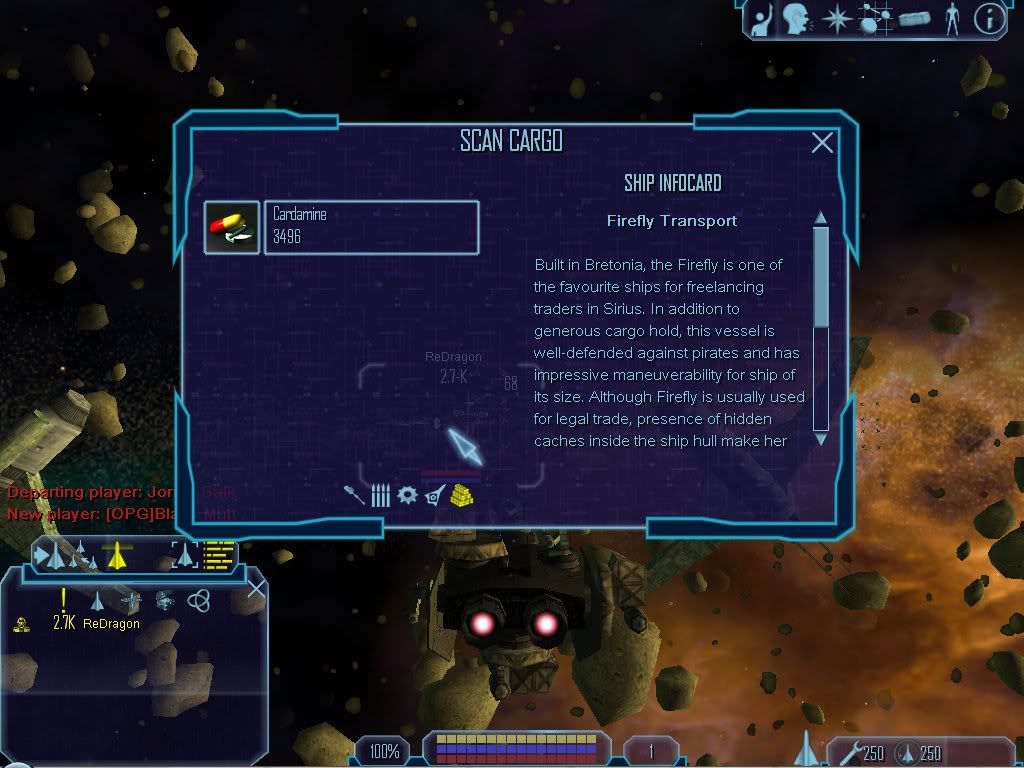This screenshot has width=1024, height=768.
Task: Open the information icon
Action: point(988,19)
